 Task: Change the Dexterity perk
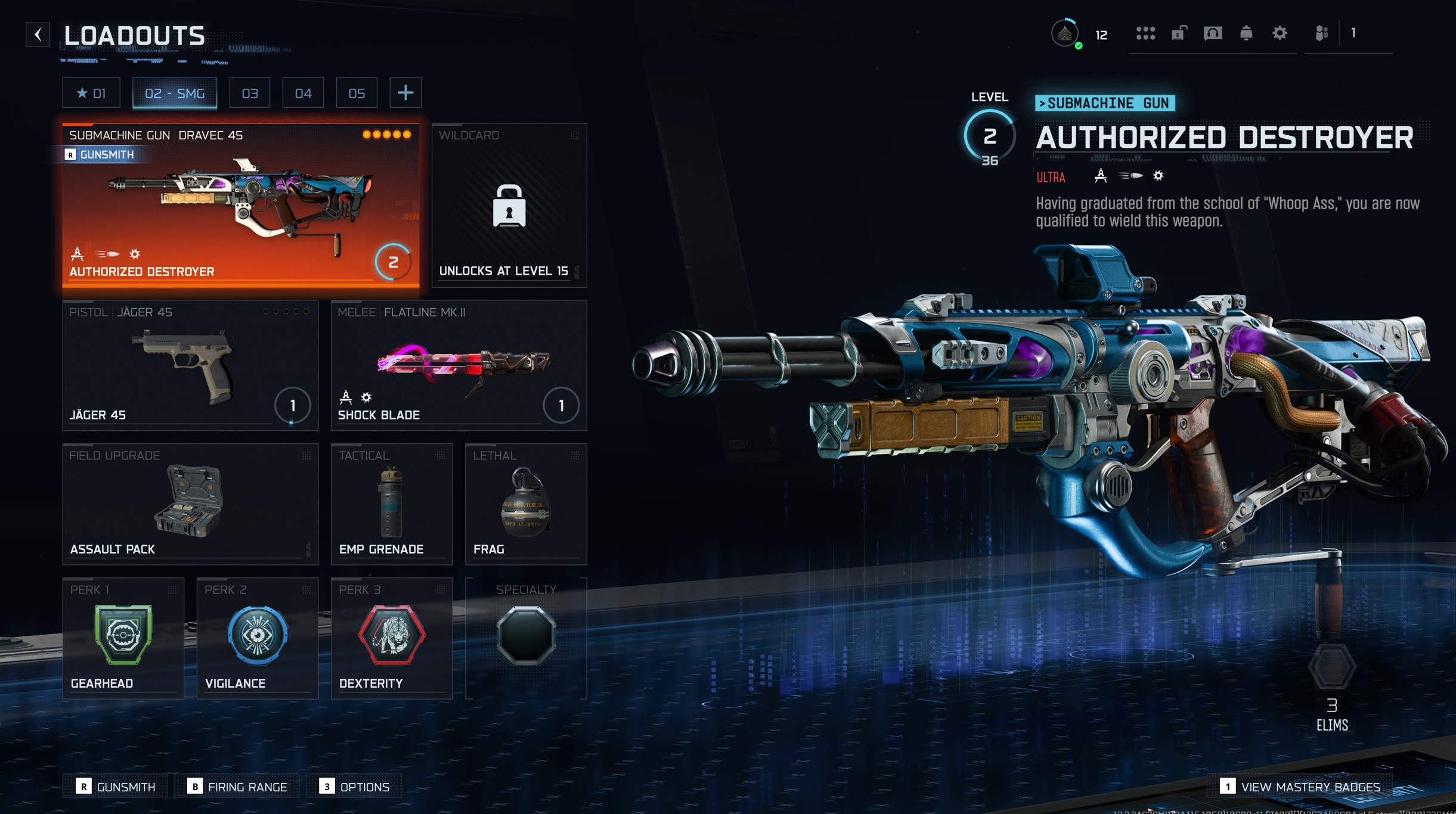(392, 638)
